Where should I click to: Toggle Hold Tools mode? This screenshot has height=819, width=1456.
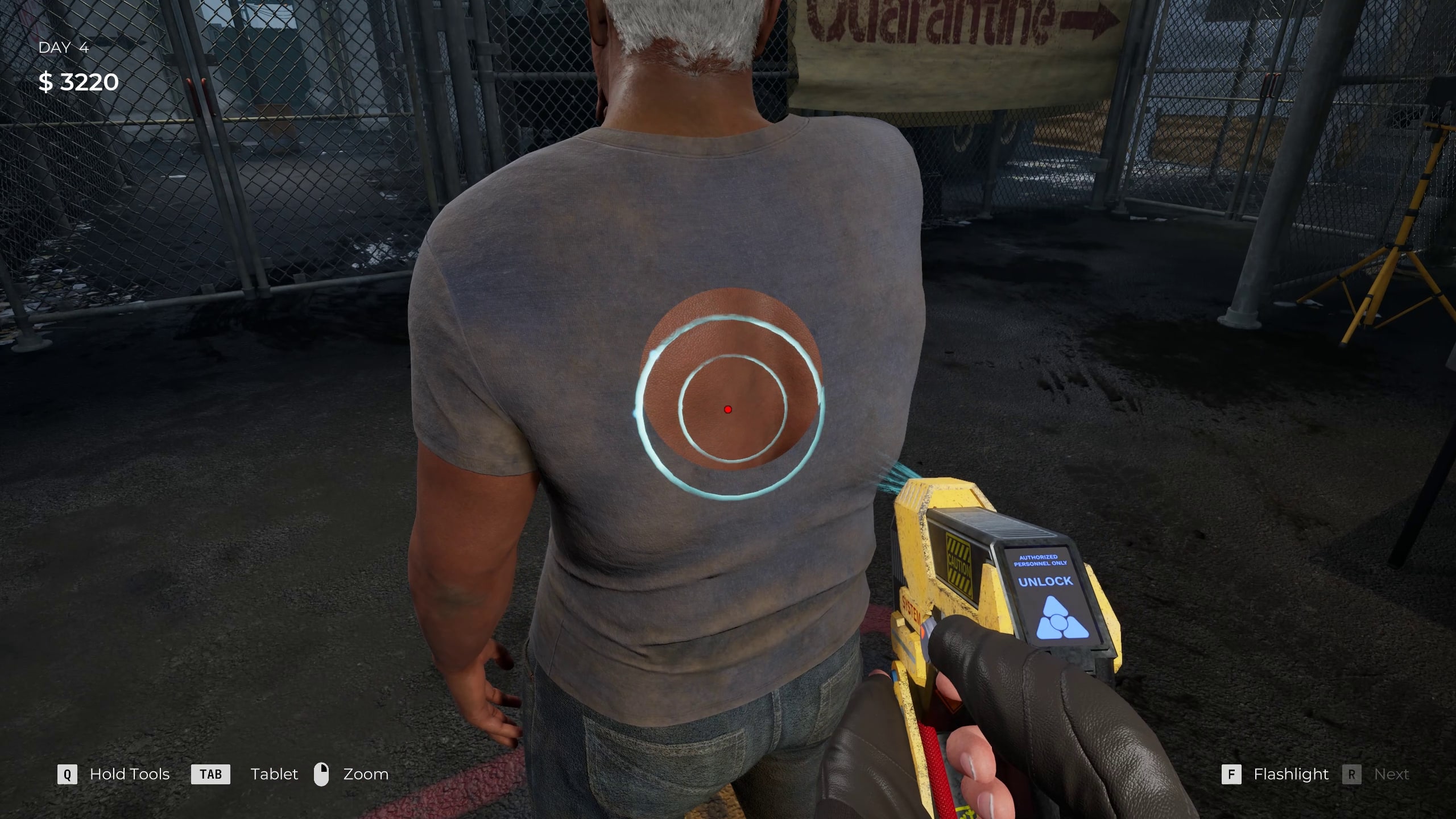pyautogui.click(x=129, y=774)
